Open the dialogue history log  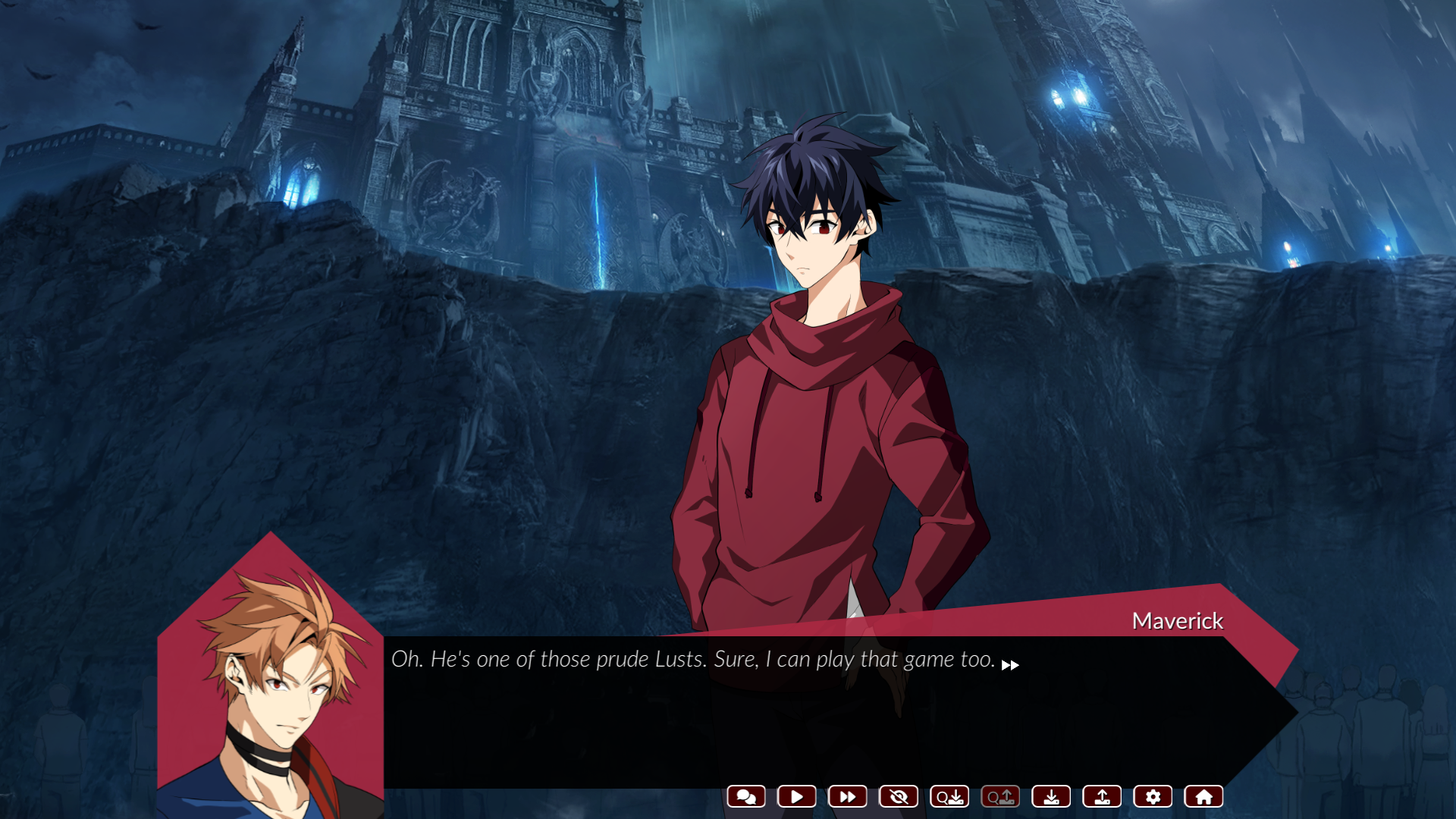click(746, 796)
